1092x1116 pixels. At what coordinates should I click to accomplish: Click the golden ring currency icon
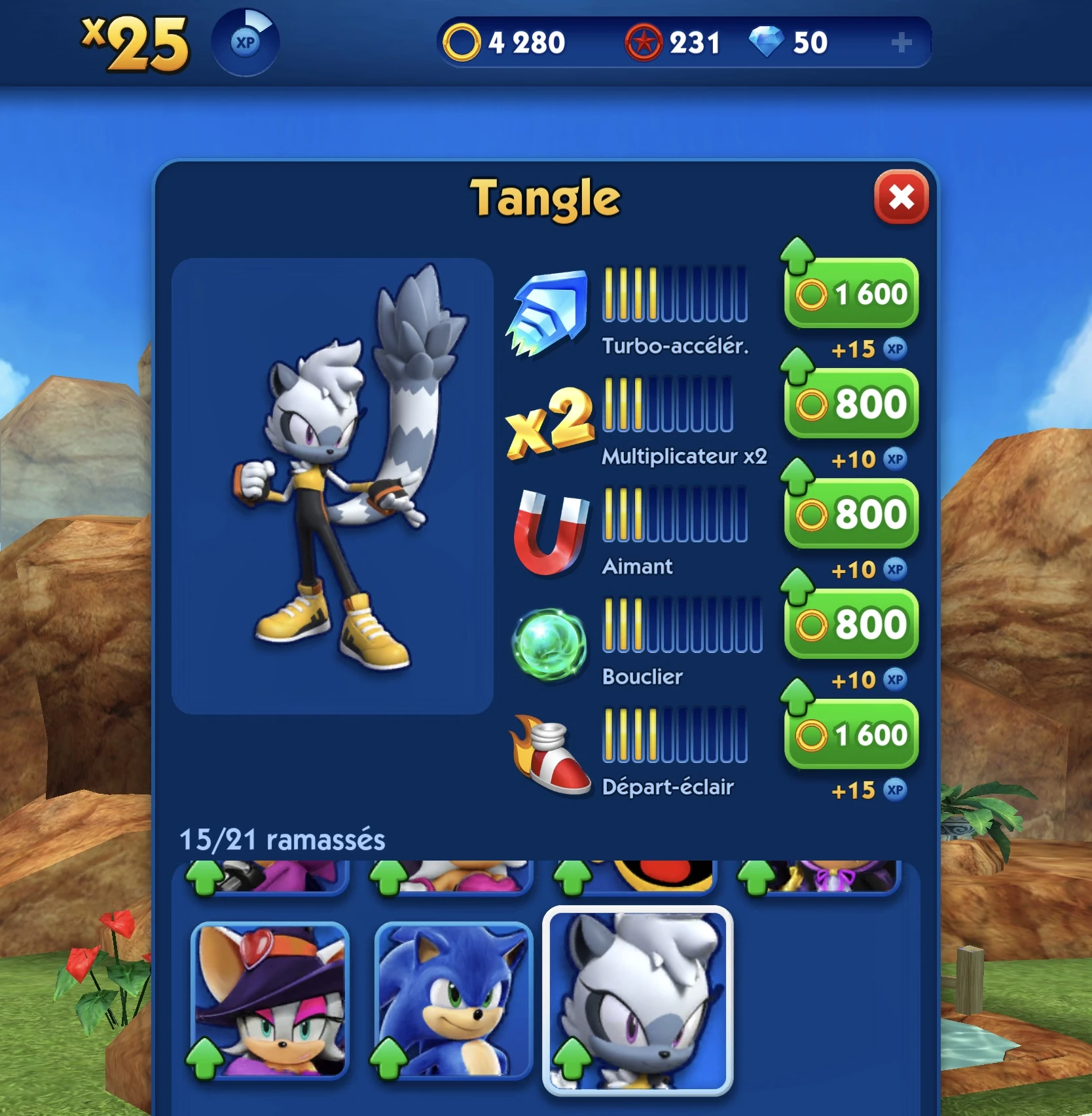pyautogui.click(x=462, y=42)
